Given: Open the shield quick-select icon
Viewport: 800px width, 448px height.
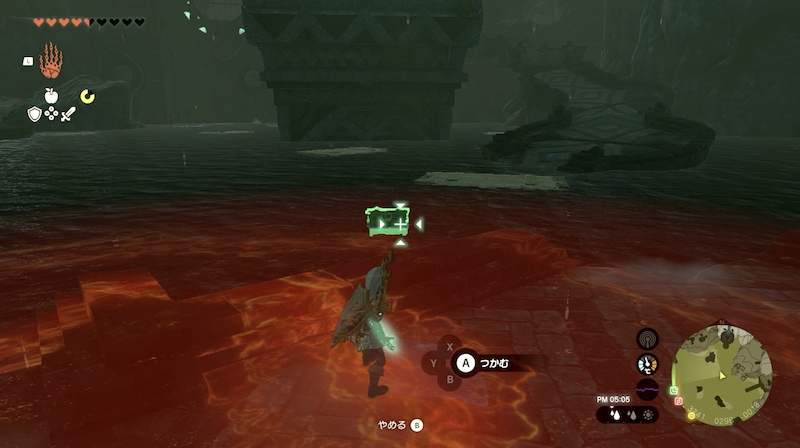Looking at the screenshot, I should pyautogui.click(x=34, y=115).
